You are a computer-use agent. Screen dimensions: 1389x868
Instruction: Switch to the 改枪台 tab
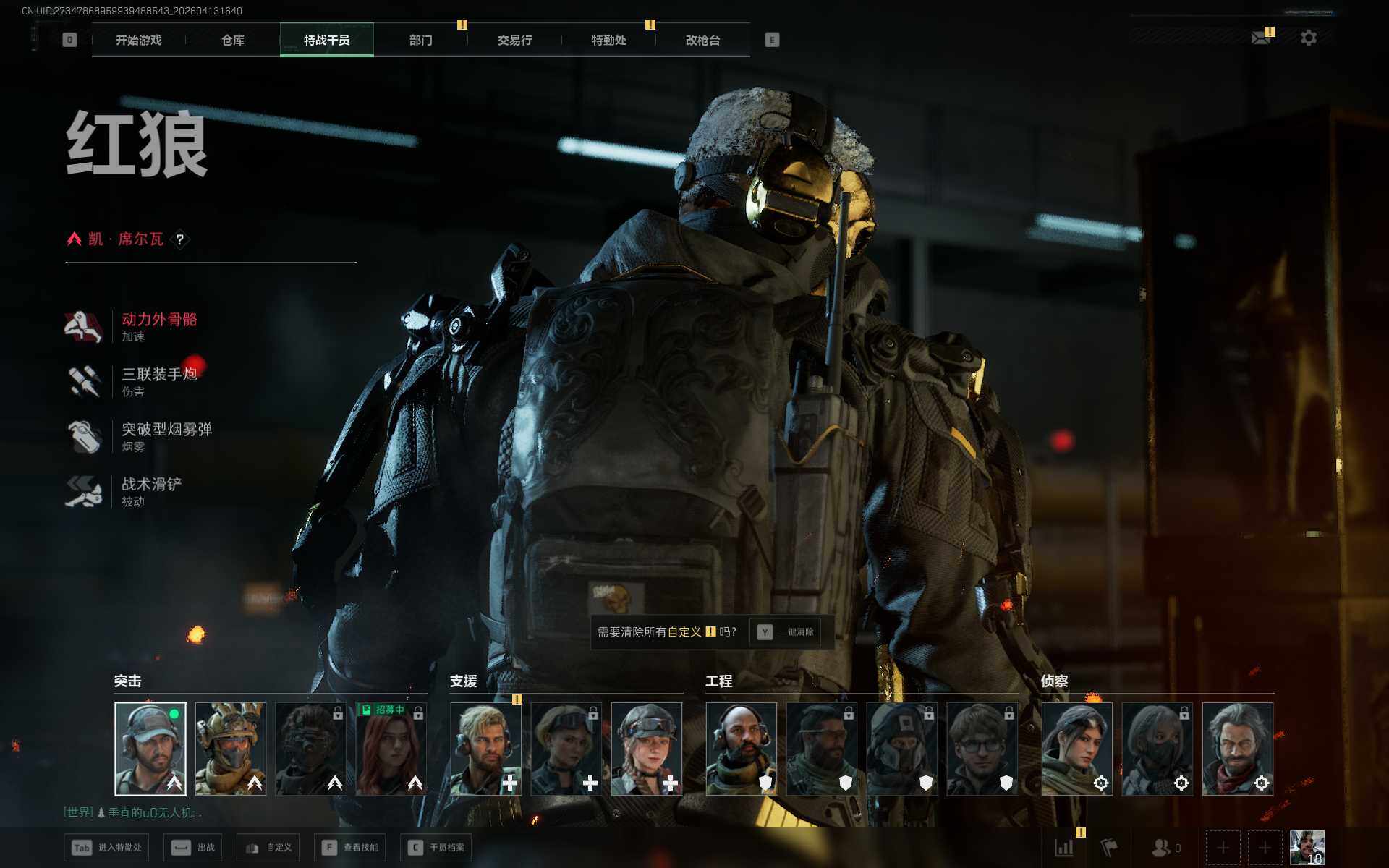(x=702, y=41)
